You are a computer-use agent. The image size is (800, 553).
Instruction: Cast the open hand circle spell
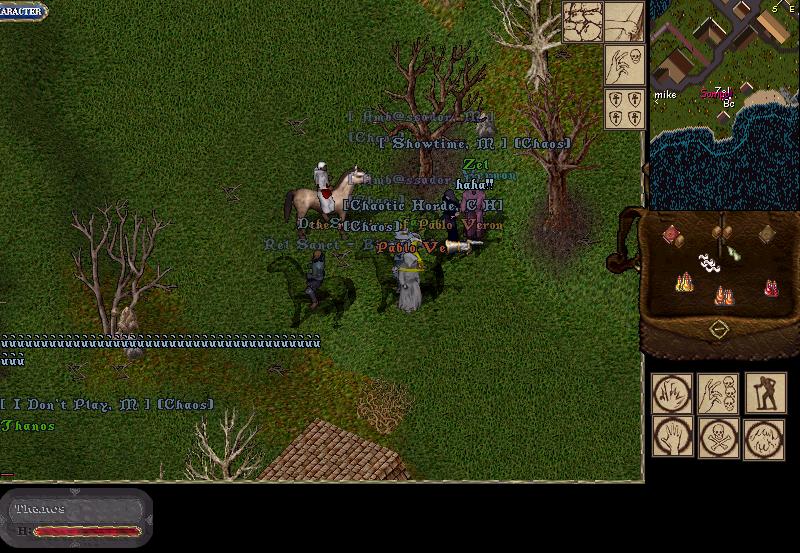click(x=672, y=438)
